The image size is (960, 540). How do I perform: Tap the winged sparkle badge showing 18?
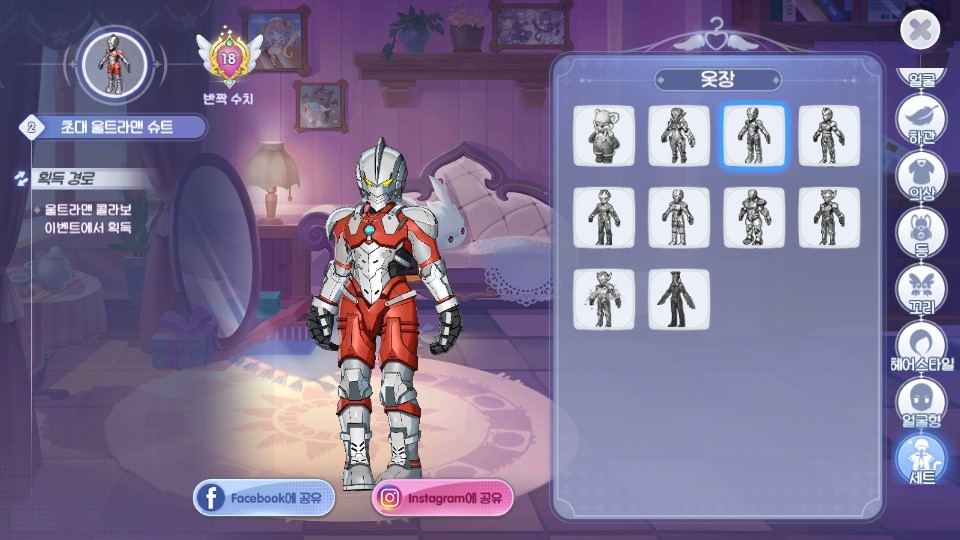(229, 58)
